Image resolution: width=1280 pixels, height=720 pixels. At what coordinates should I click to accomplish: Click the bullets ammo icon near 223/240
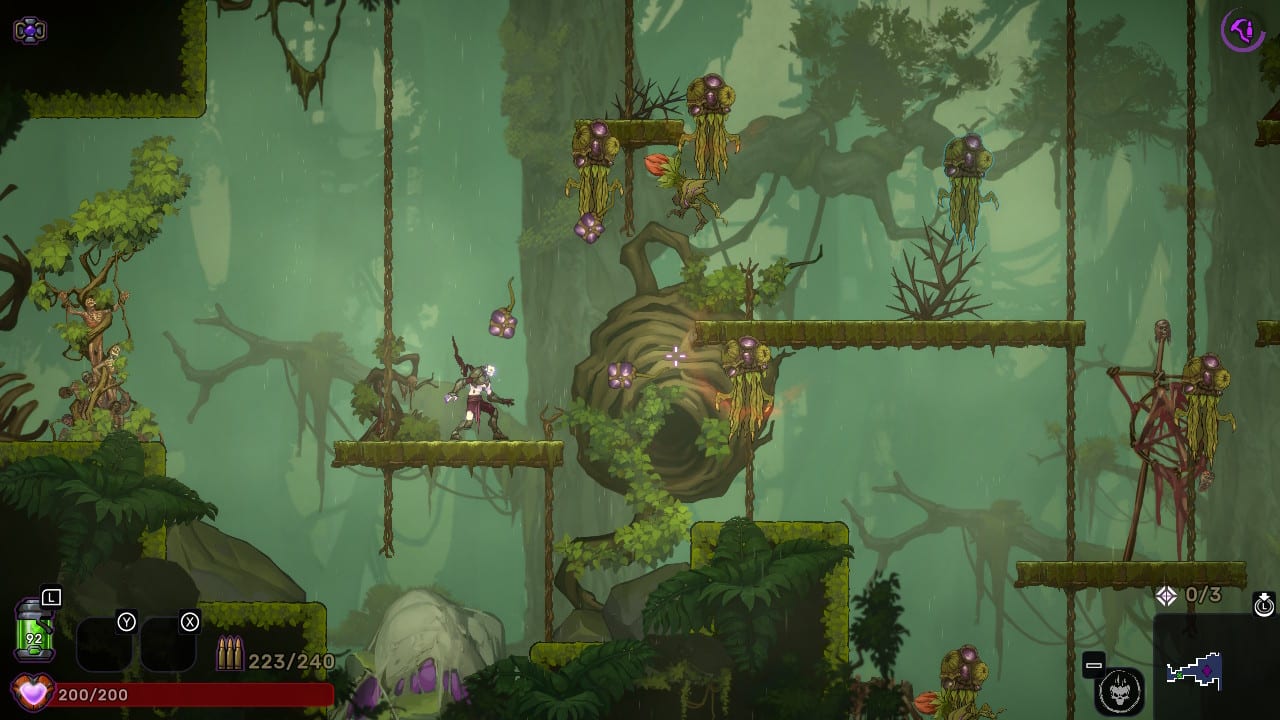pyautogui.click(x=231, y=652)
